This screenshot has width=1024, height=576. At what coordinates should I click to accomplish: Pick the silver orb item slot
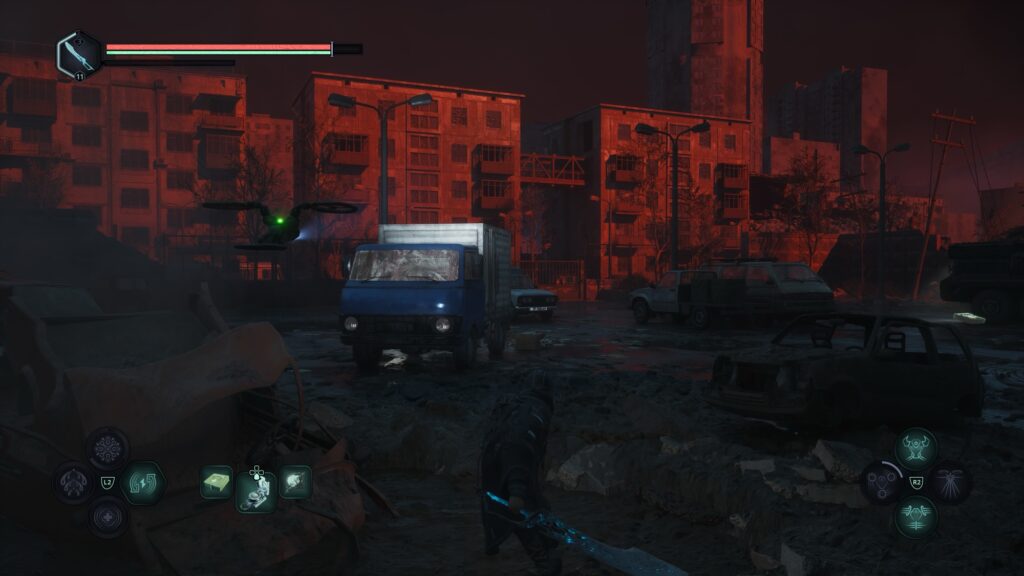pos(295,482)
